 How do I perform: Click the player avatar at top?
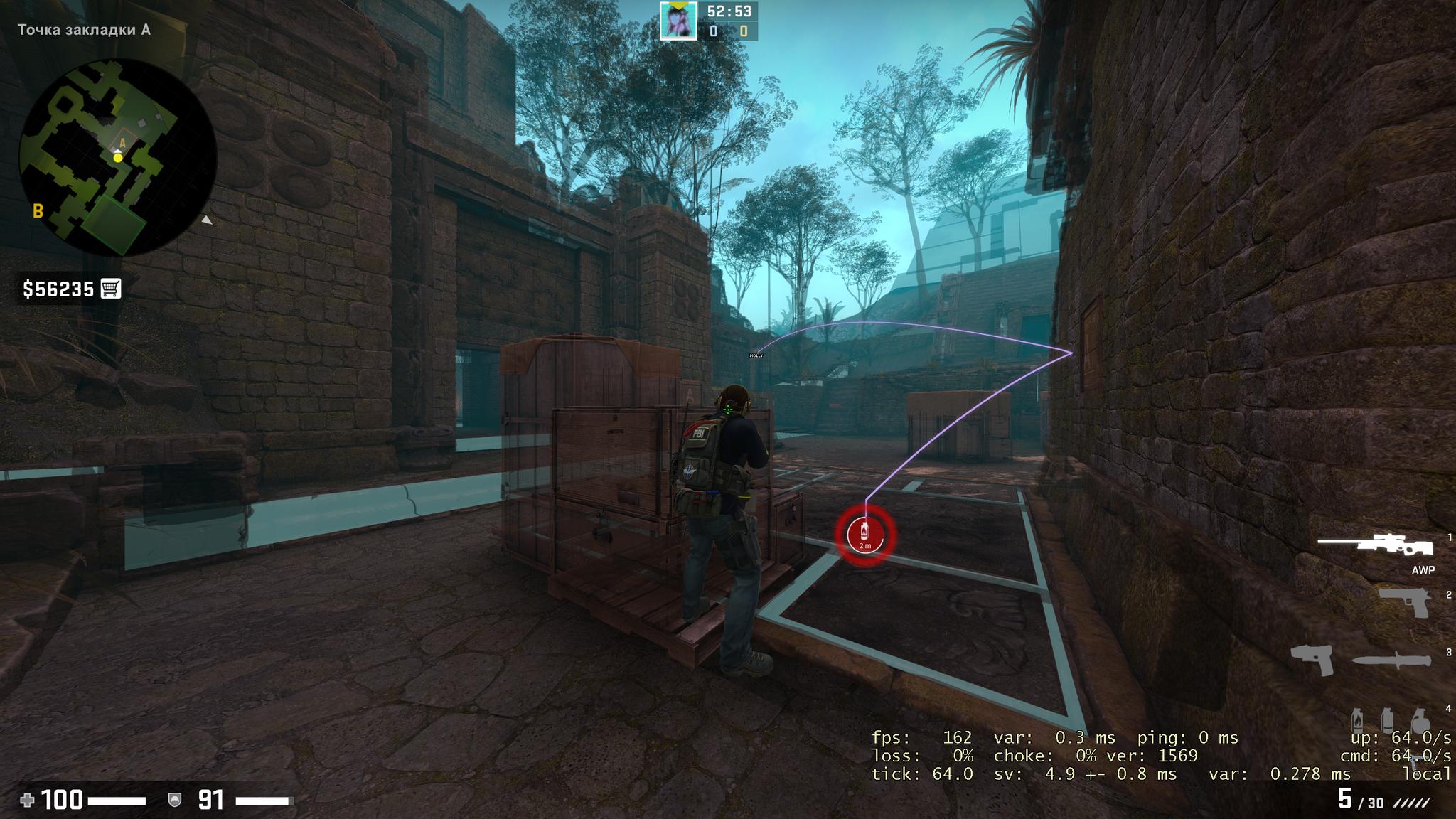[x=678, y=21]
